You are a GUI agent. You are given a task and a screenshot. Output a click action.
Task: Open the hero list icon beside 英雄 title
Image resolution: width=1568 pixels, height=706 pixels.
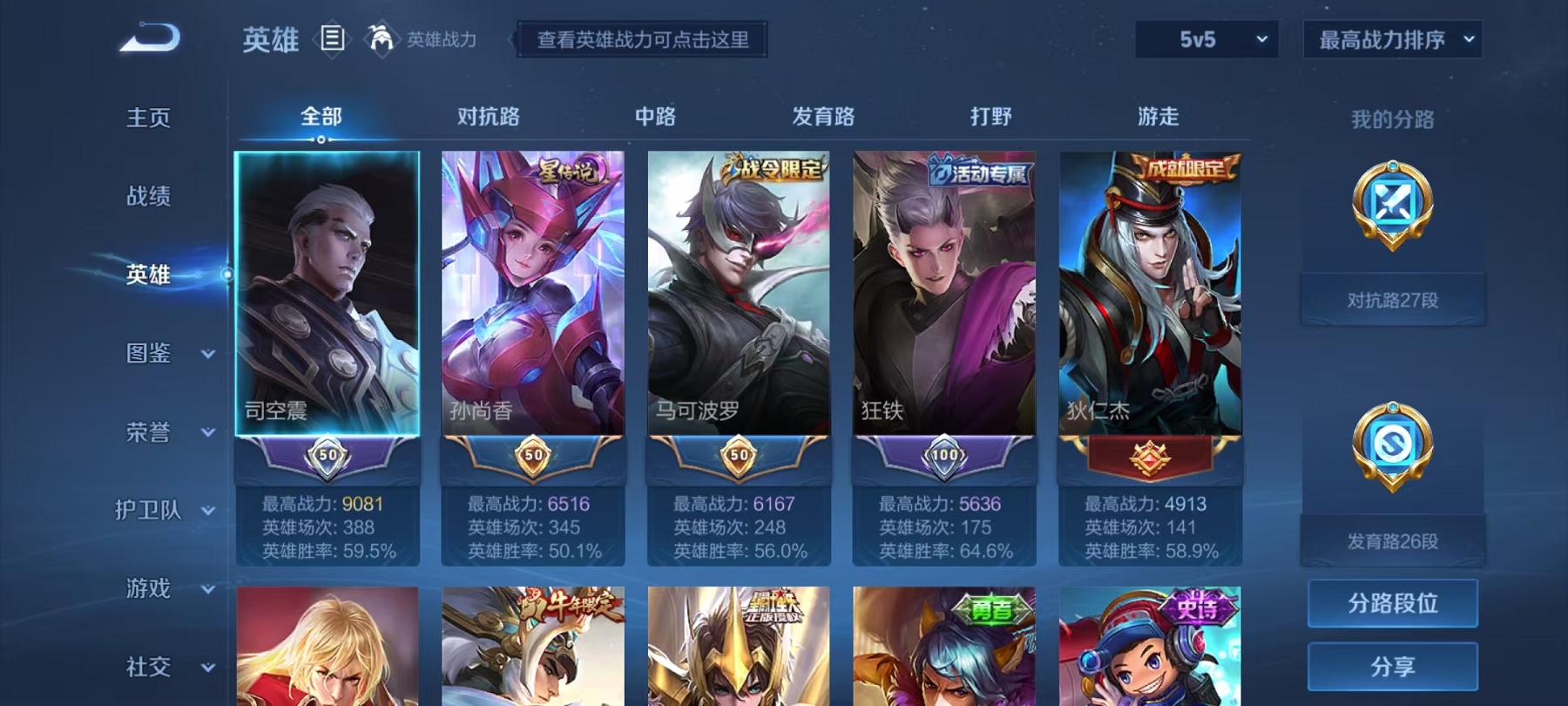click(334, 38)
